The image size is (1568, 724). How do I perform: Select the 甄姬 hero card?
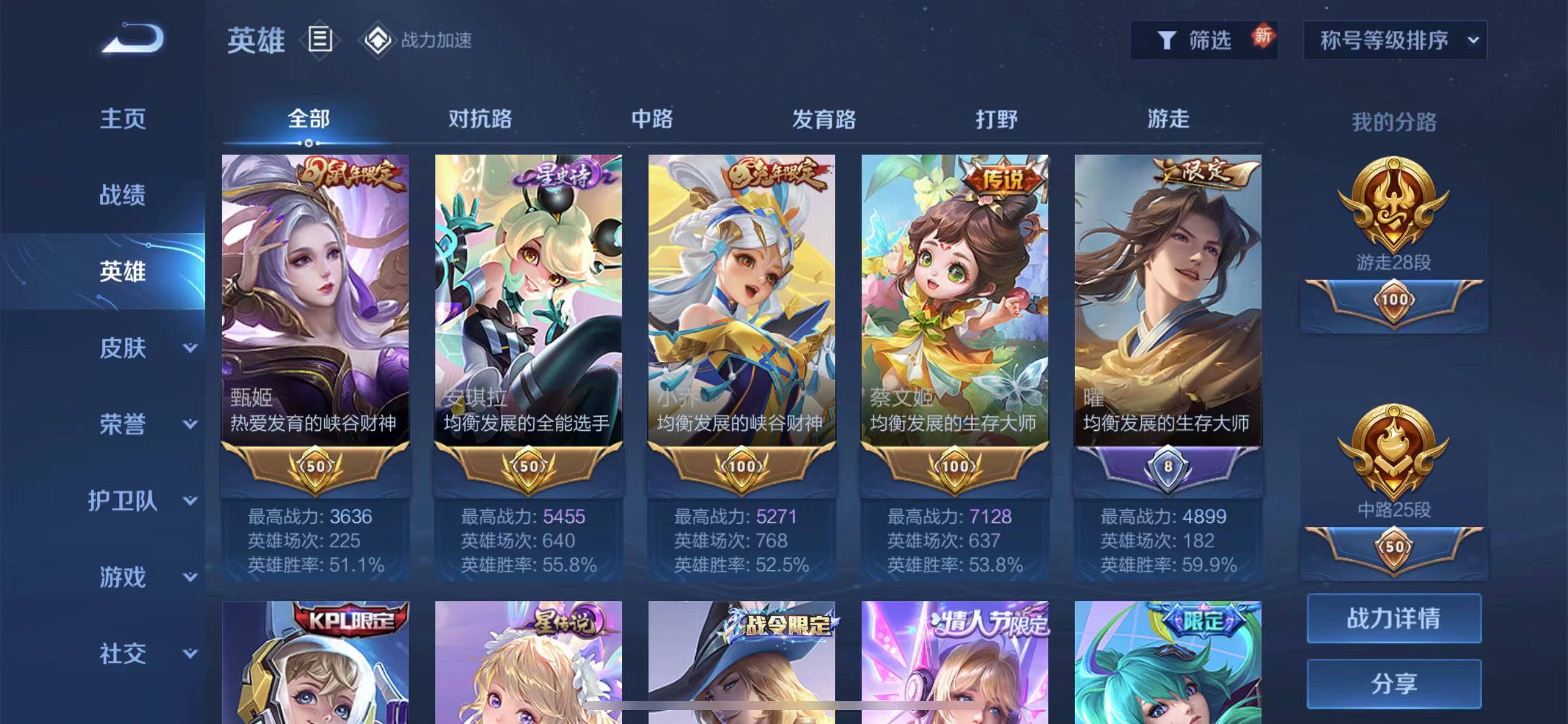tap(316, 304)
